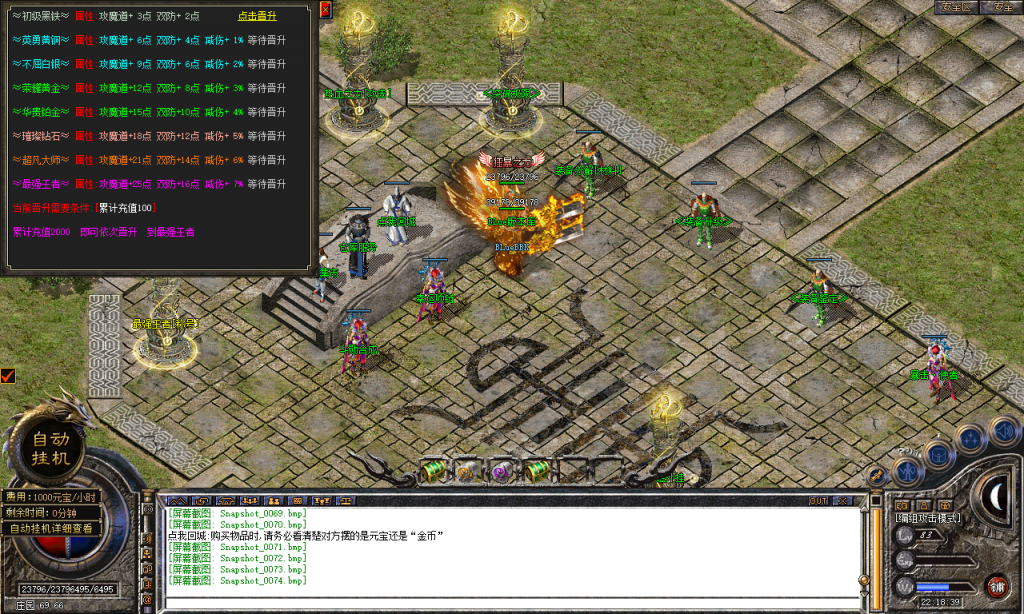Open the green treasure chest icon

point(433,469)
